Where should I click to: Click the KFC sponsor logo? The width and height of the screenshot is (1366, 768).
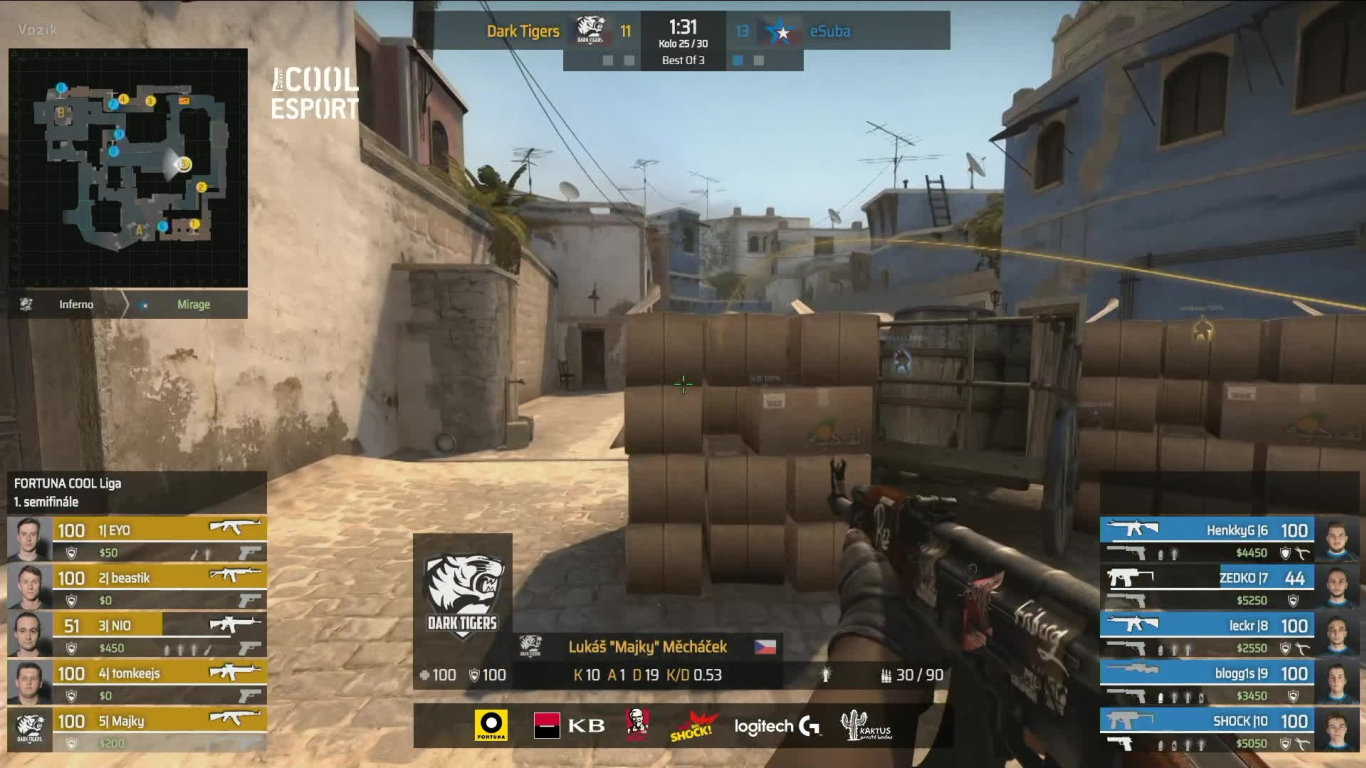[637, 726]
